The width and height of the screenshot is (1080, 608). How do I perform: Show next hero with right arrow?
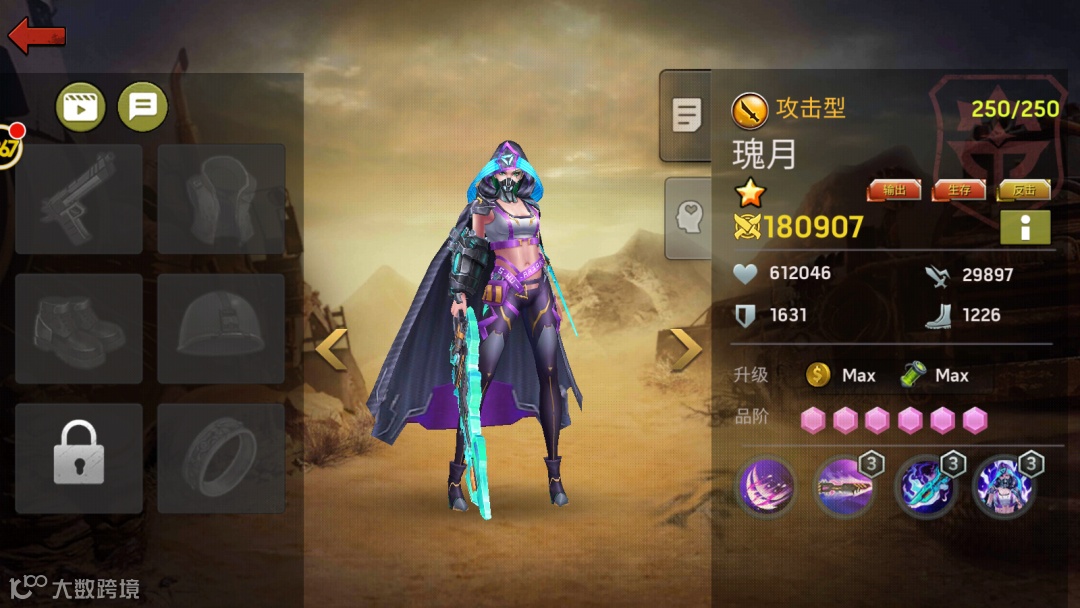685,349
